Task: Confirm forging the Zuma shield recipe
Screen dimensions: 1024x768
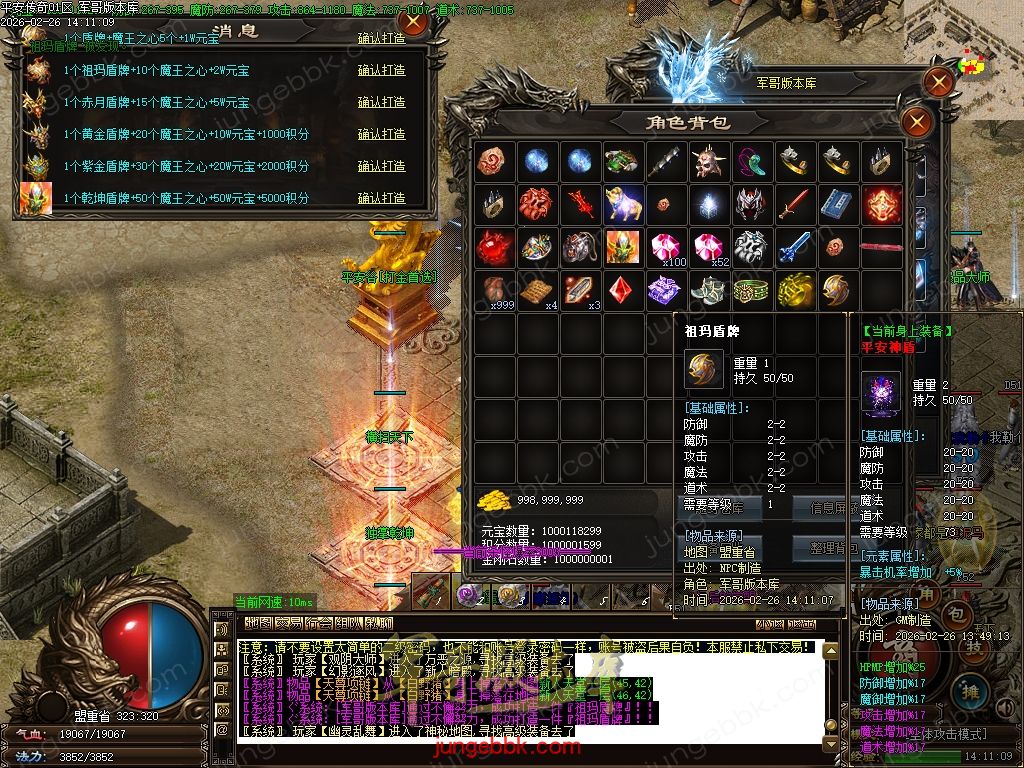Action: click(x=381, y=70)
